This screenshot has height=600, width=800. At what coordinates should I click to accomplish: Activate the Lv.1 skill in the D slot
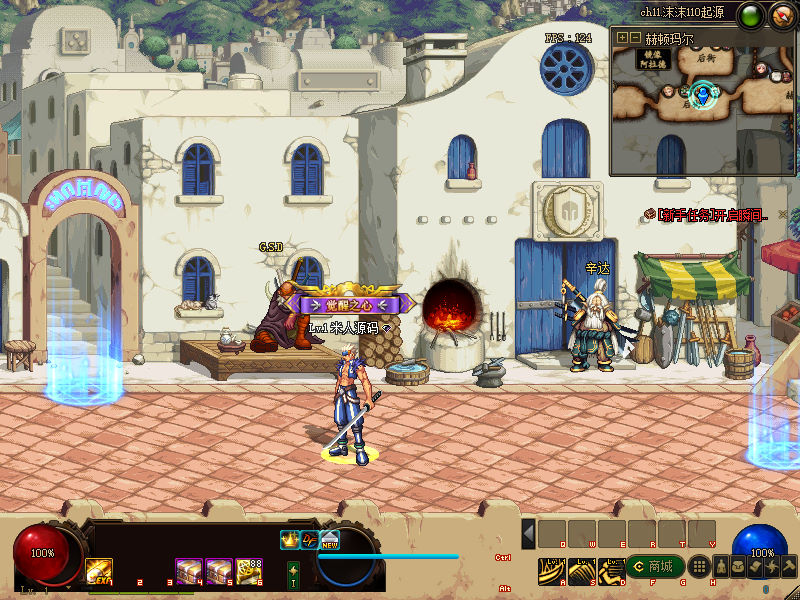tap(611, 570)
